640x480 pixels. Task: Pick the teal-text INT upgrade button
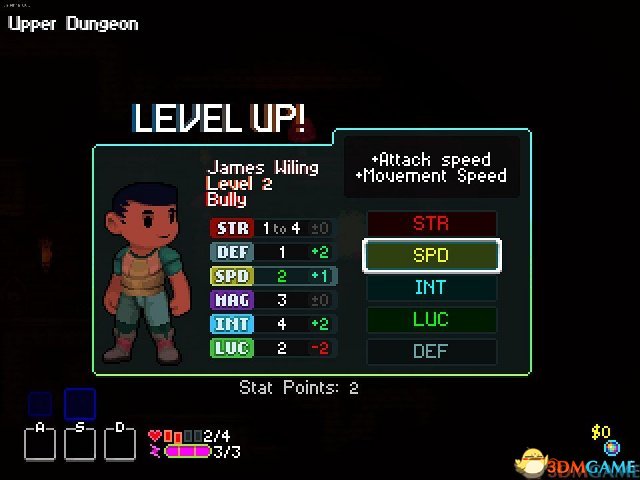(x=431, y=288)
